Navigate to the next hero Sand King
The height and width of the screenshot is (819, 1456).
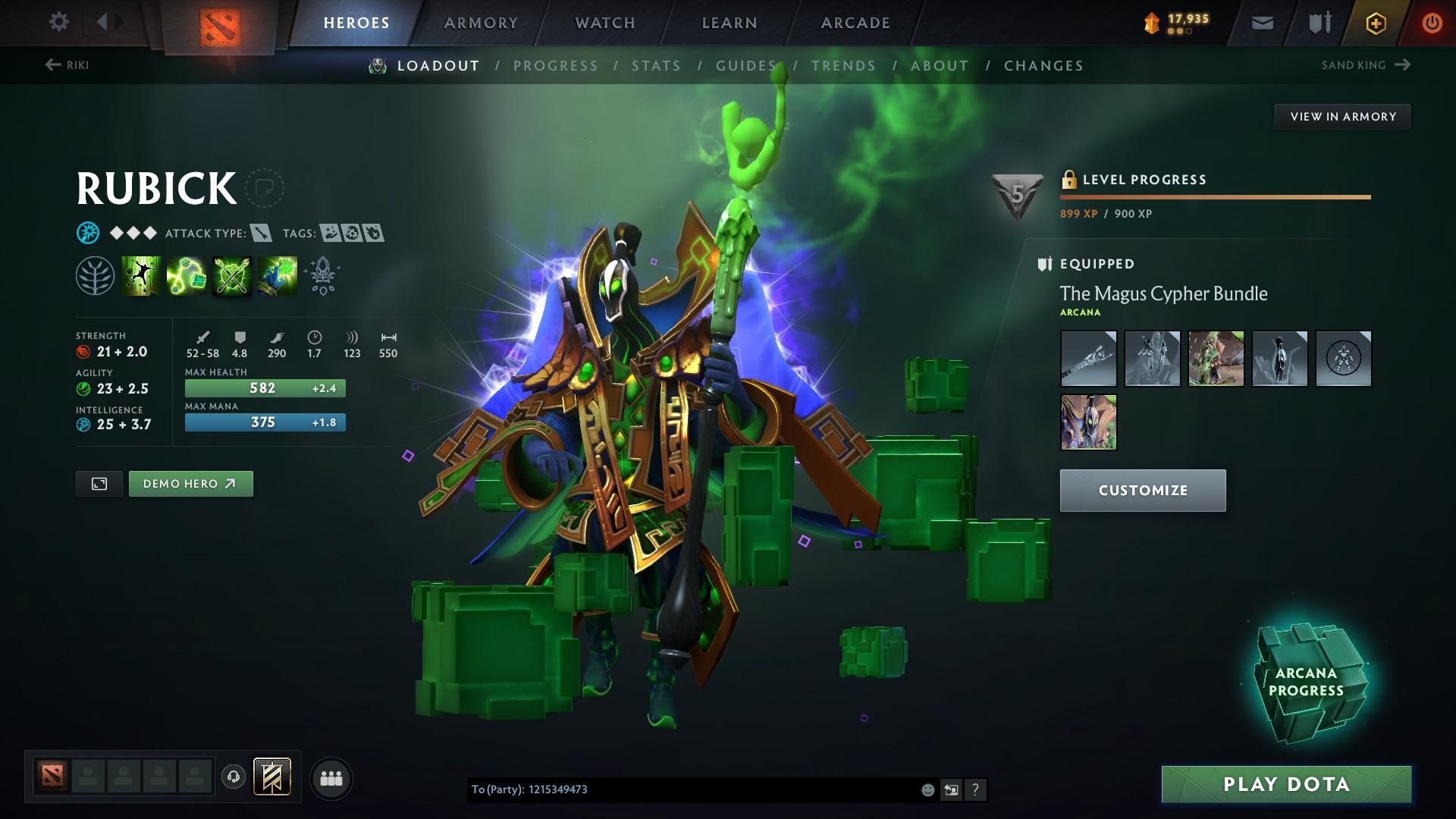pos(1363,65)
